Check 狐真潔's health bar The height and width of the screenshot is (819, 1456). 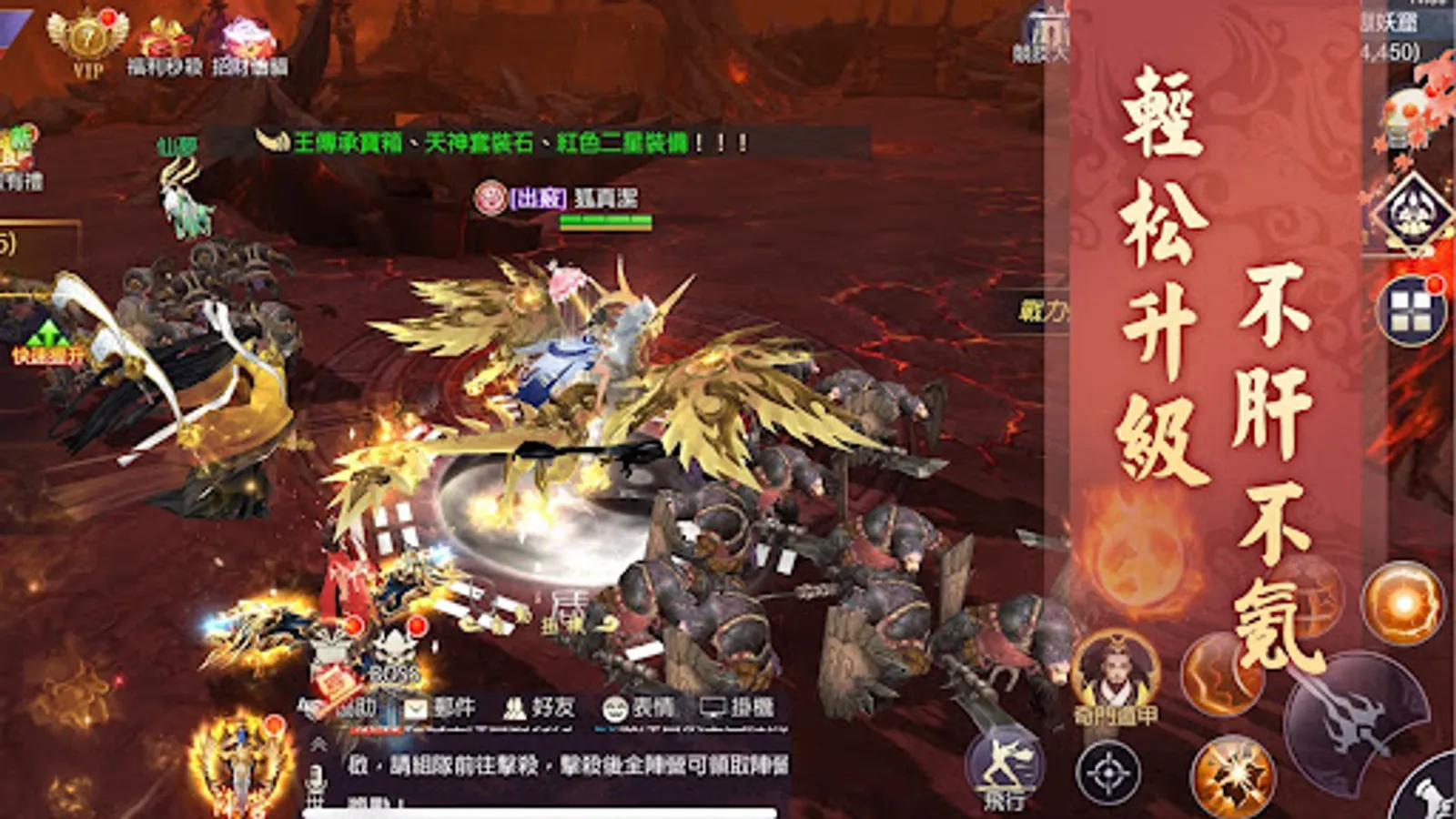(605, 221)
